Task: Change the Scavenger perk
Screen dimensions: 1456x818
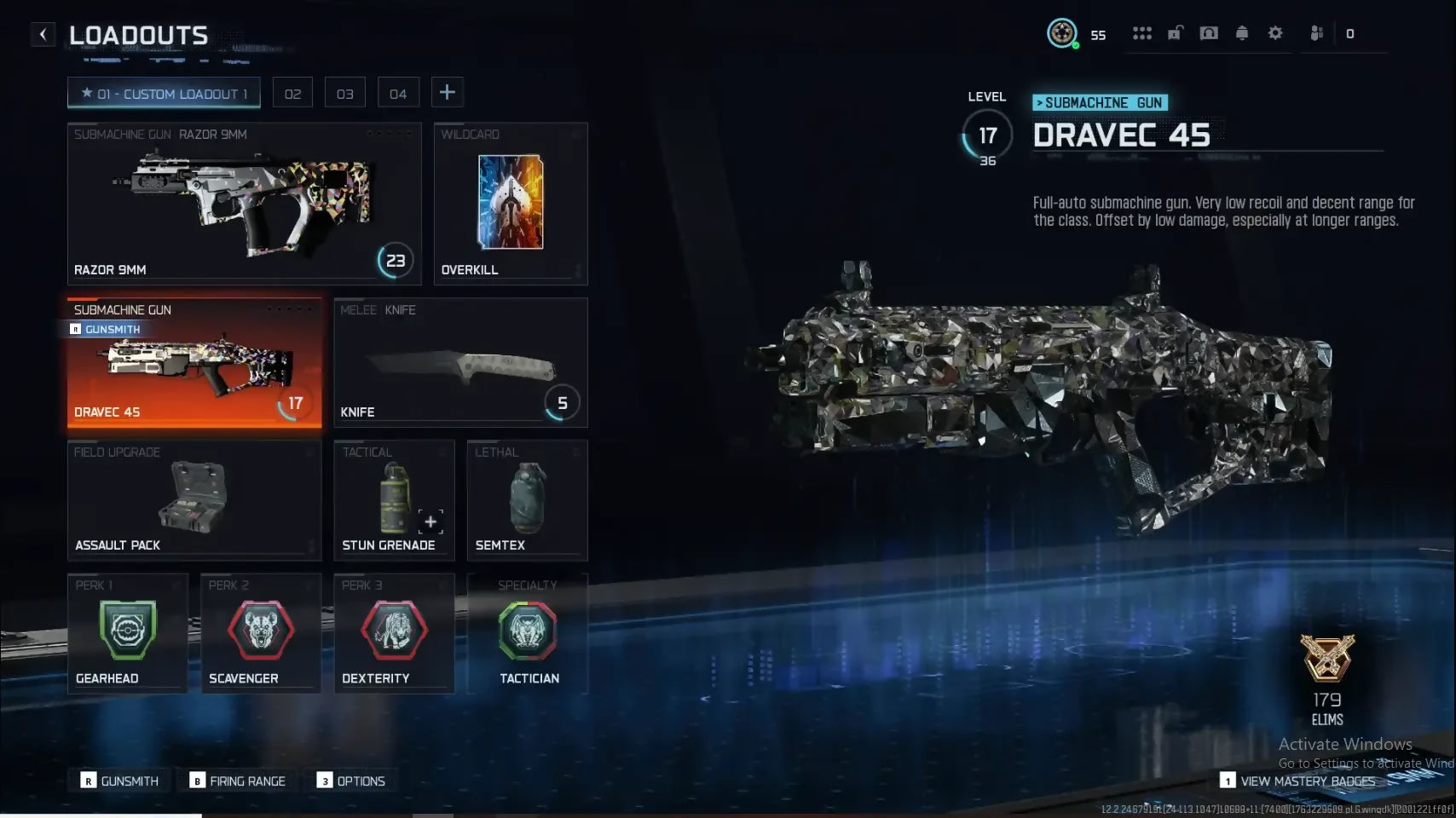Action: point(260,633)
